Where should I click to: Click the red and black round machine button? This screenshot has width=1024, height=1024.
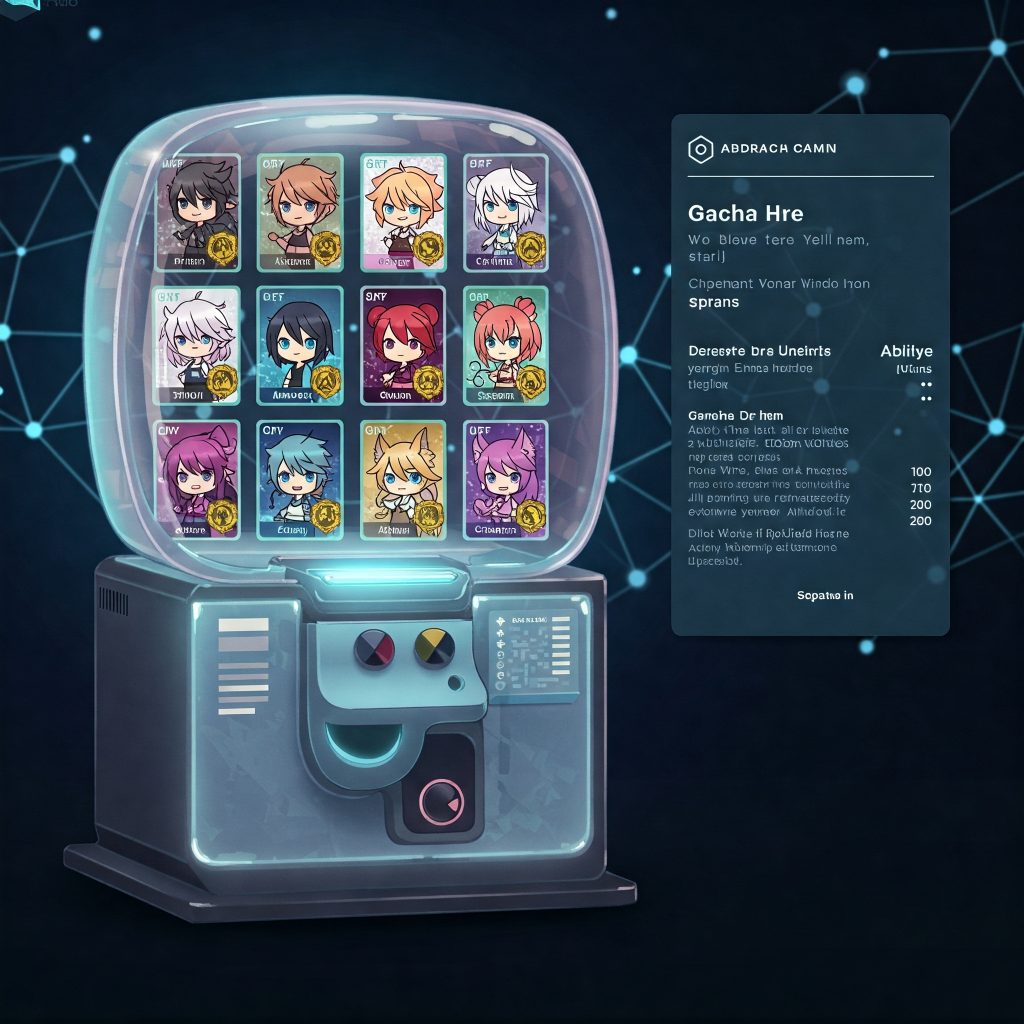point(373,649)
